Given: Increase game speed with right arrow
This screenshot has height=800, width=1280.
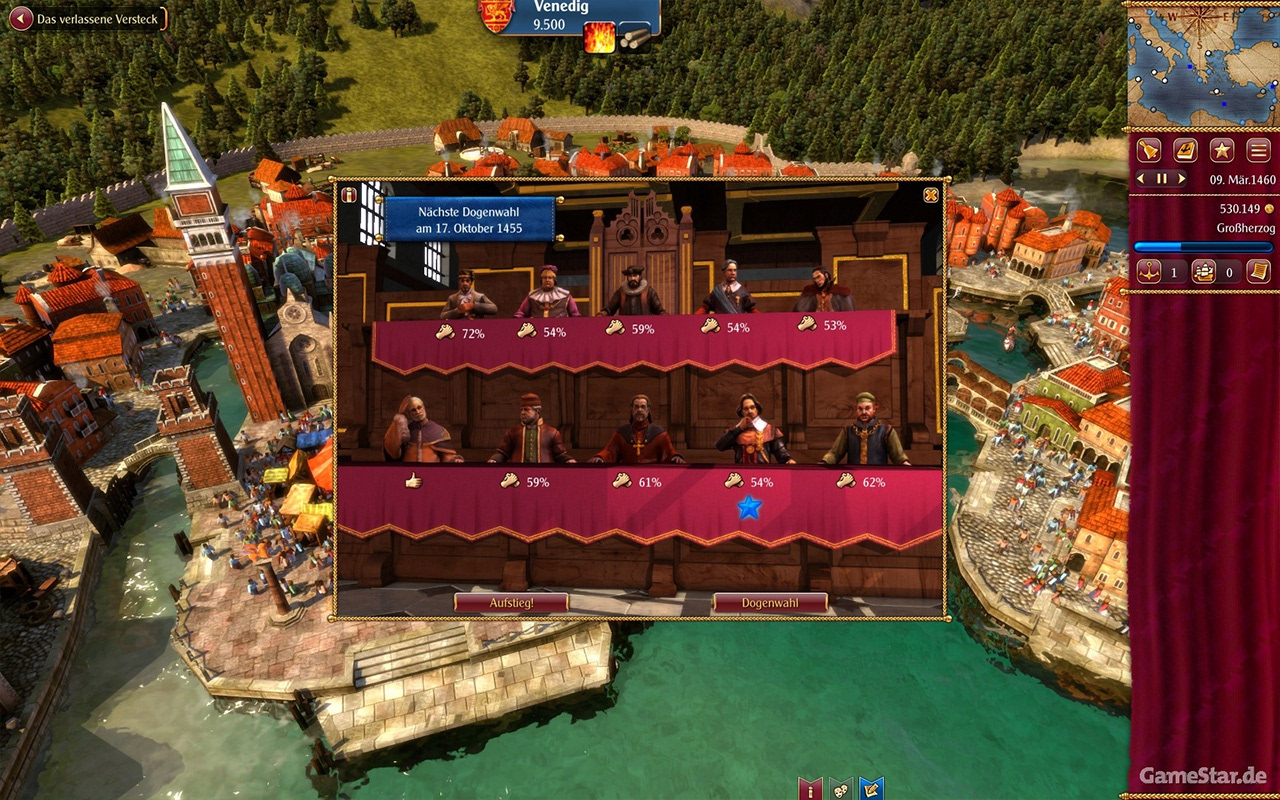Looking at the screenshot, I should [x=1182, y=179].
